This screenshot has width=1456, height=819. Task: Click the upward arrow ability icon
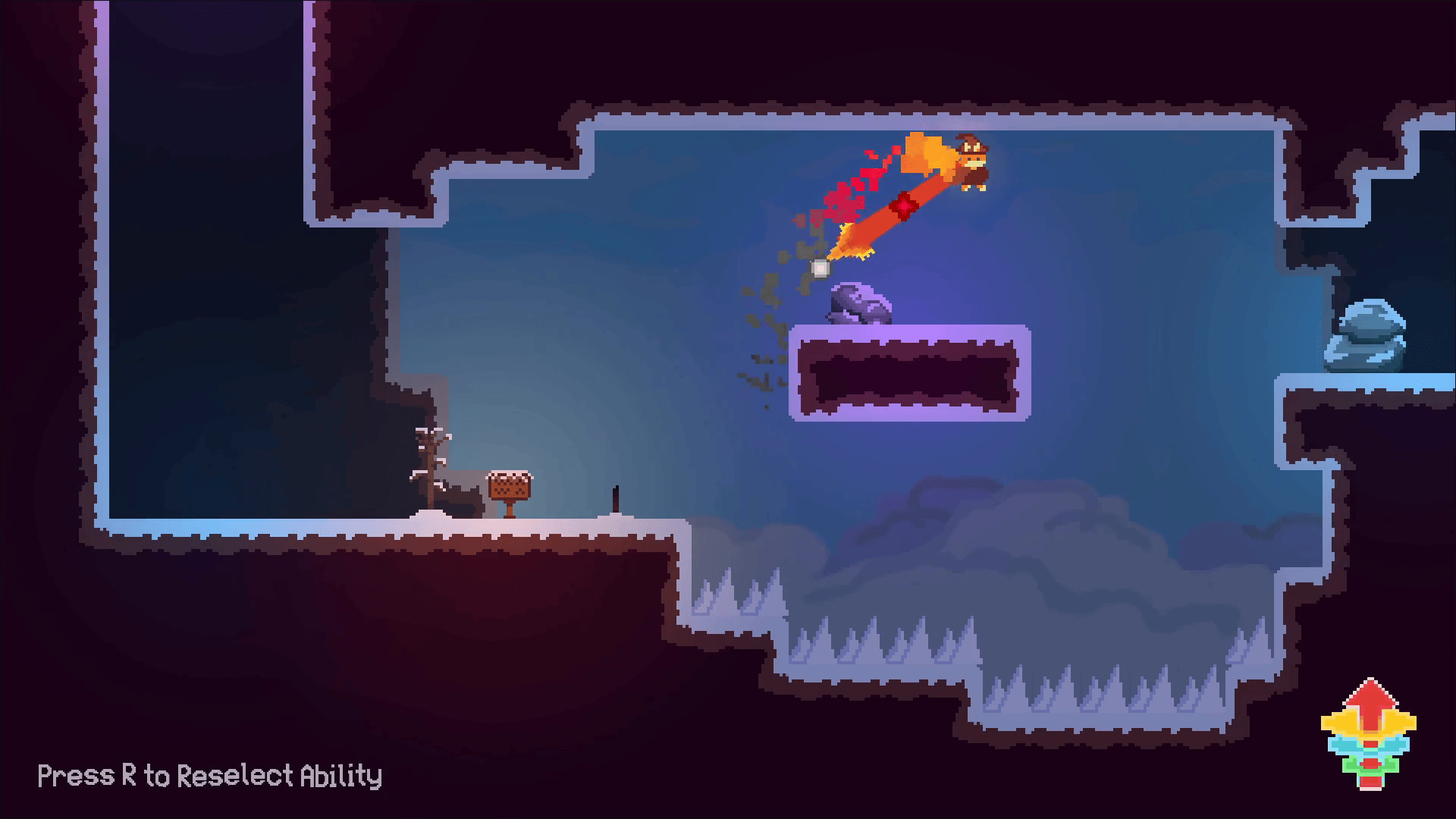point(1368,732)
